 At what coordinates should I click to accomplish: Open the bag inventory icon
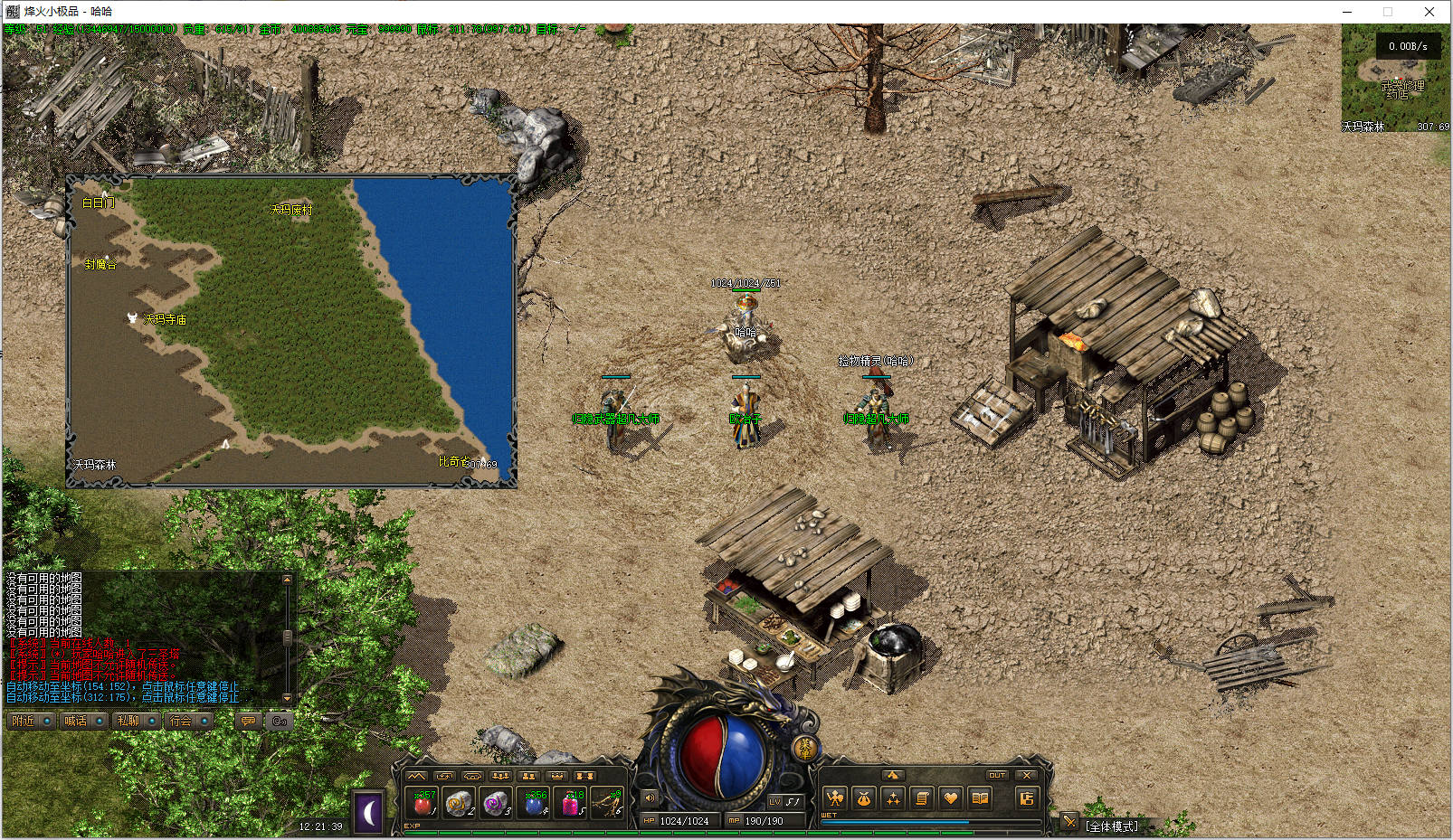[864, 798]
